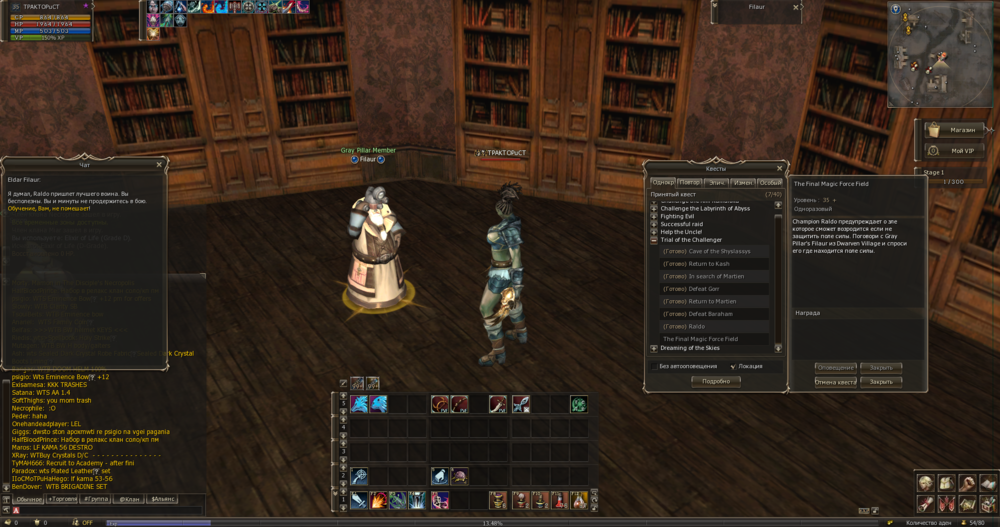Collapse the Trial of the Challenger quest
This screenshot has height=527, width=1000.
(x=654, y=240)
